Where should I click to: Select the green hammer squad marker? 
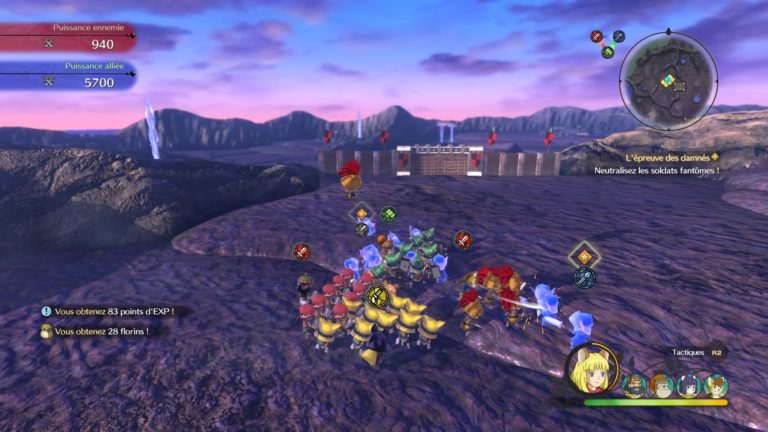(388, 214)
